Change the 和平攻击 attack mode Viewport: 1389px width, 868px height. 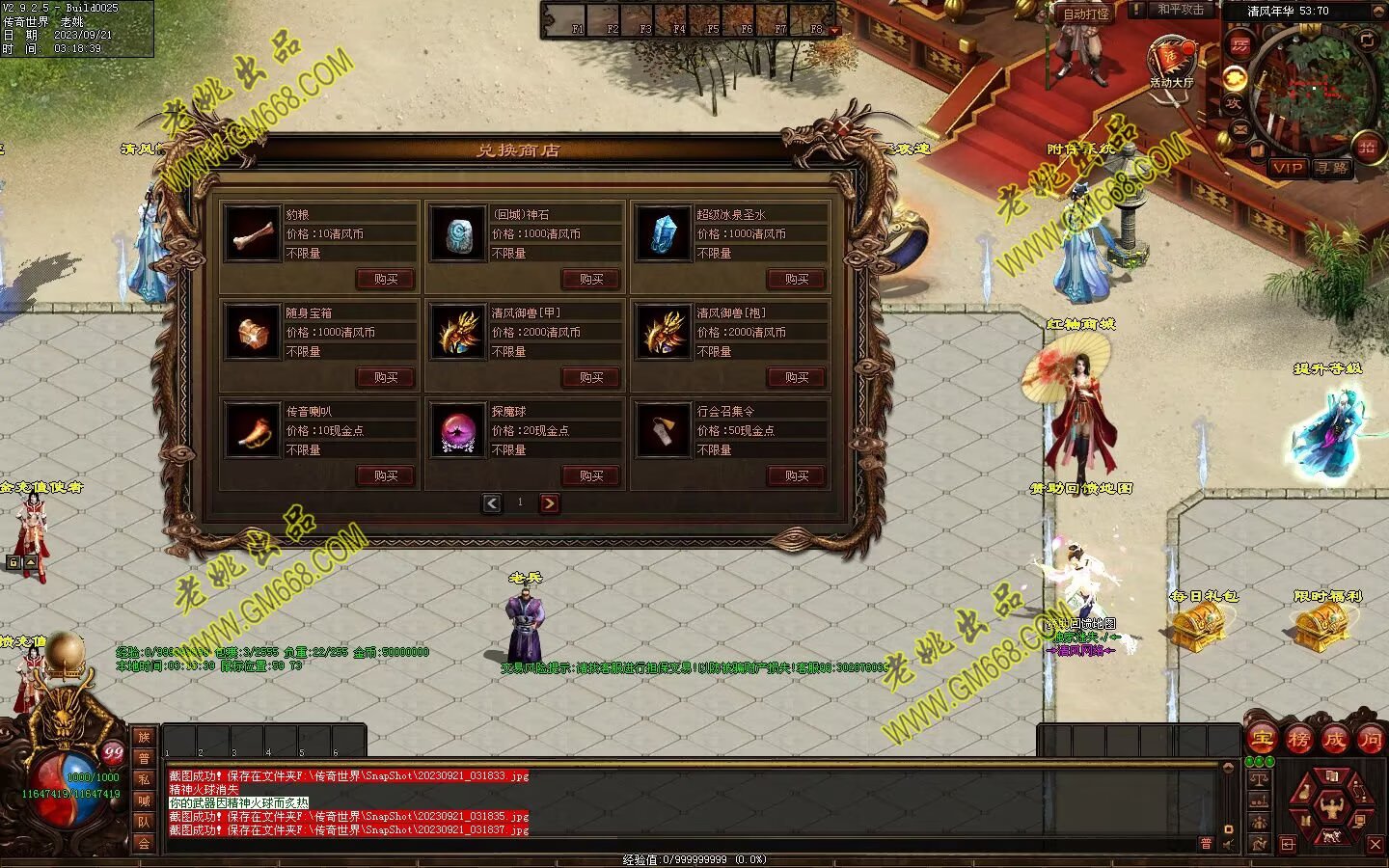(x=1180, y=10)
